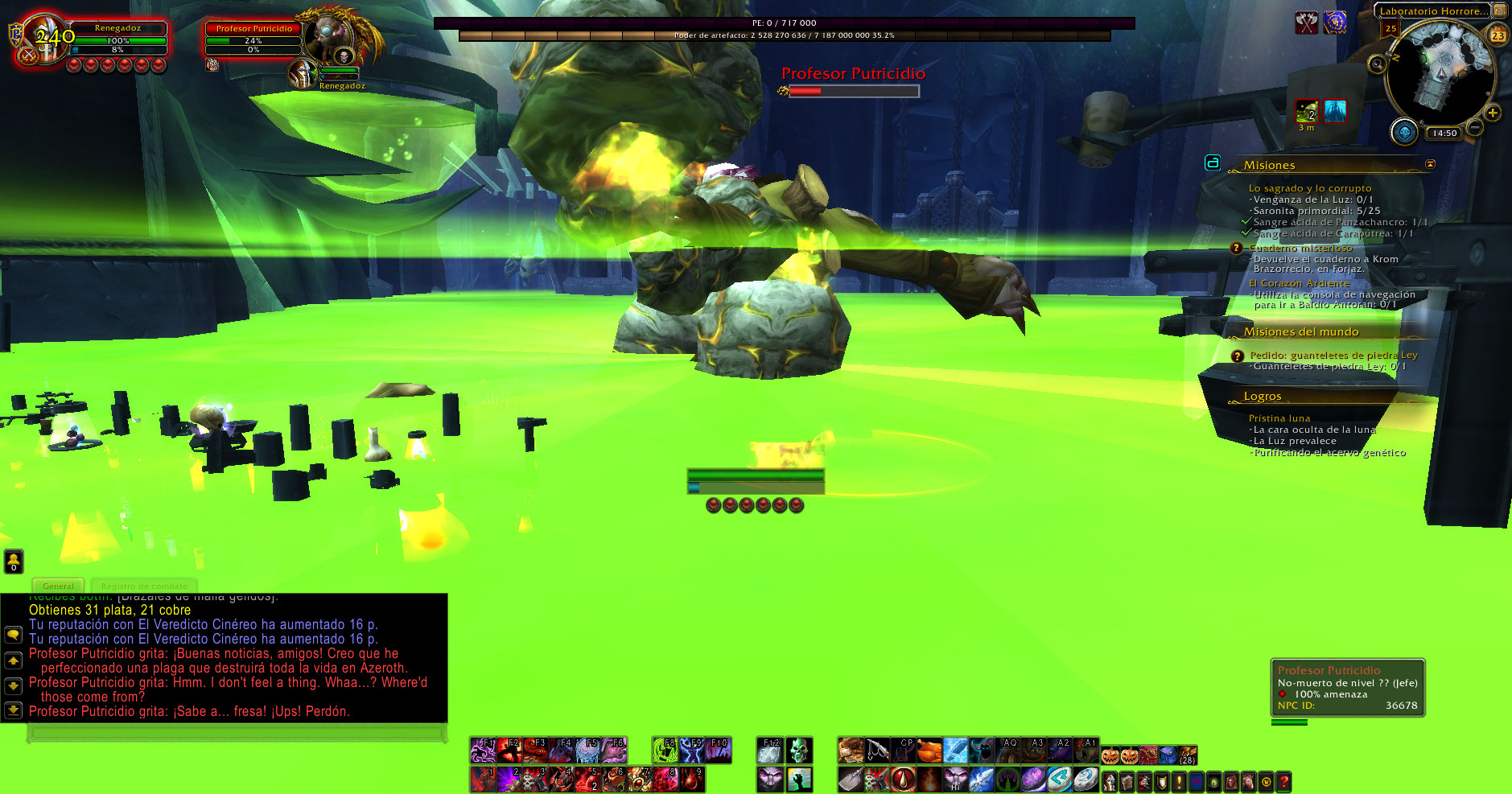Zoom in on the minimap
The height and width of the screenshot is (794, 1512).
point(1493,113)
